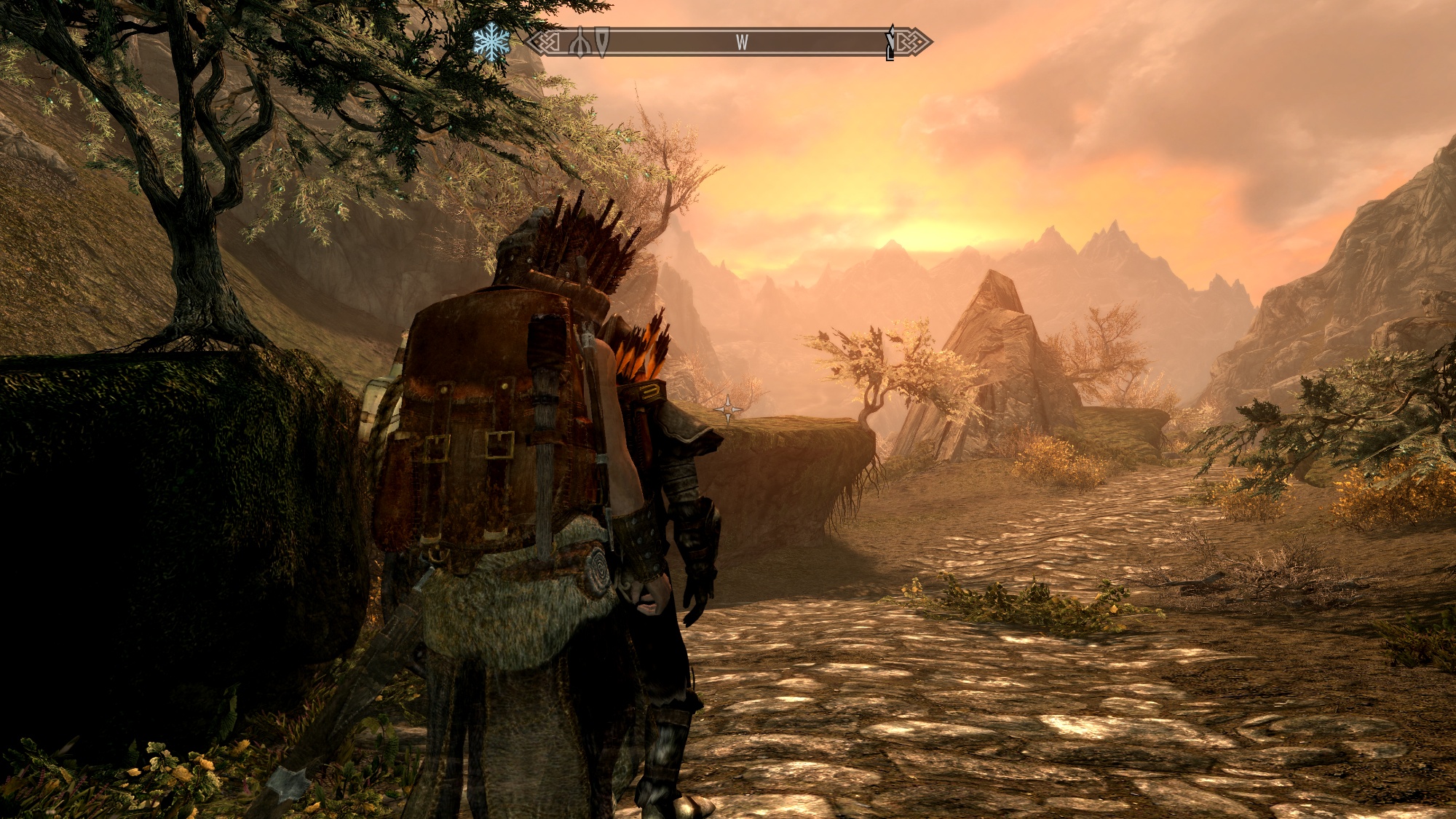Click the W heading on the compass bar
1456x819 pixels.
coord(741,42)
